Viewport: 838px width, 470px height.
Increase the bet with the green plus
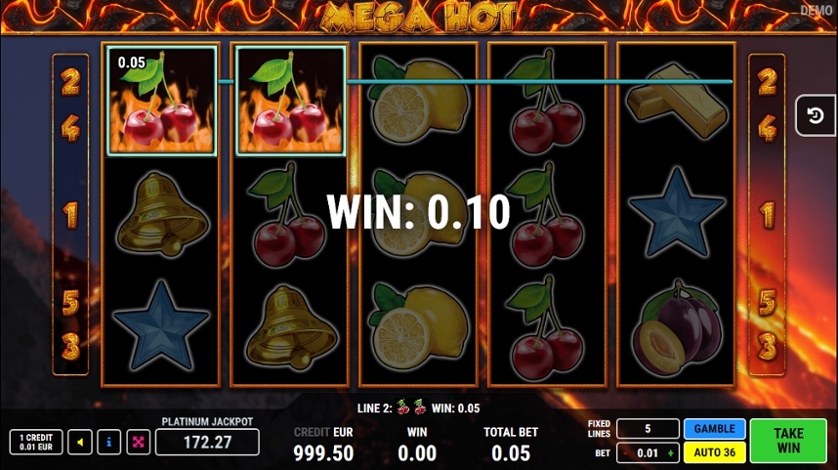(x=671, y=452)
